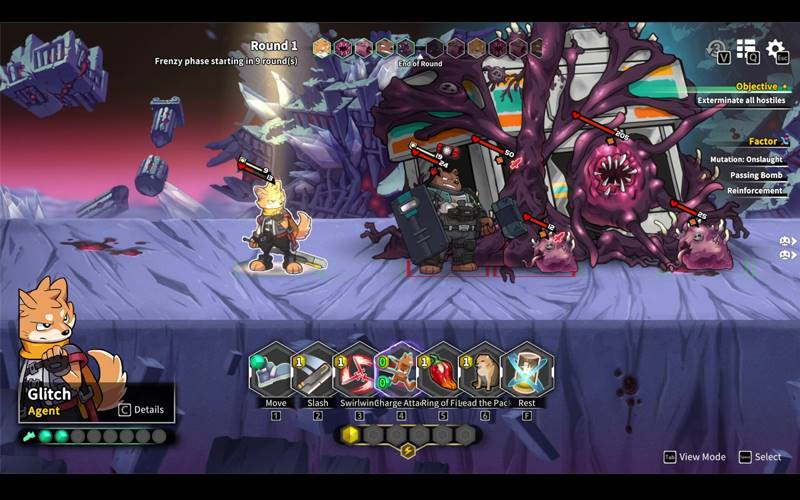The height and width of the screenshot is (500, 800).
Task: Expand the Objective tracker header
Action: [756, 87]
